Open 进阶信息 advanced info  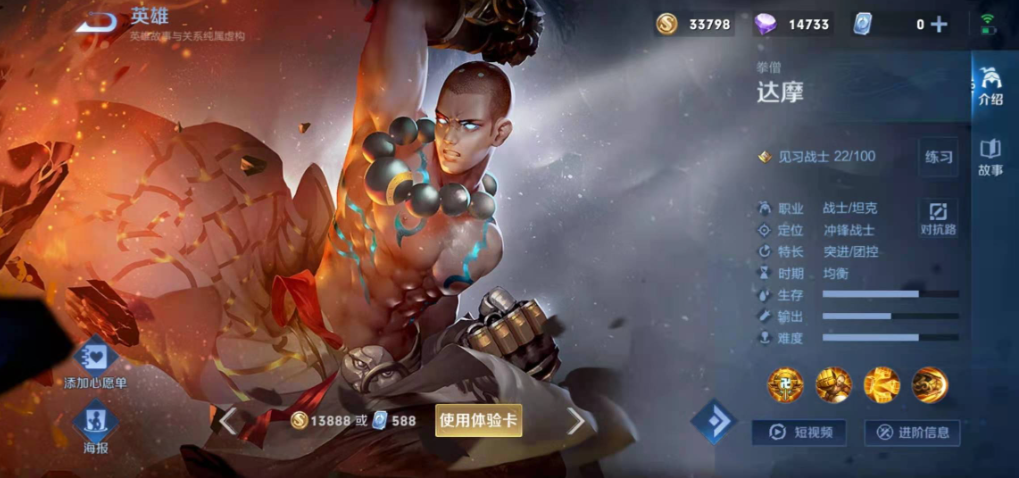[911, 432]
